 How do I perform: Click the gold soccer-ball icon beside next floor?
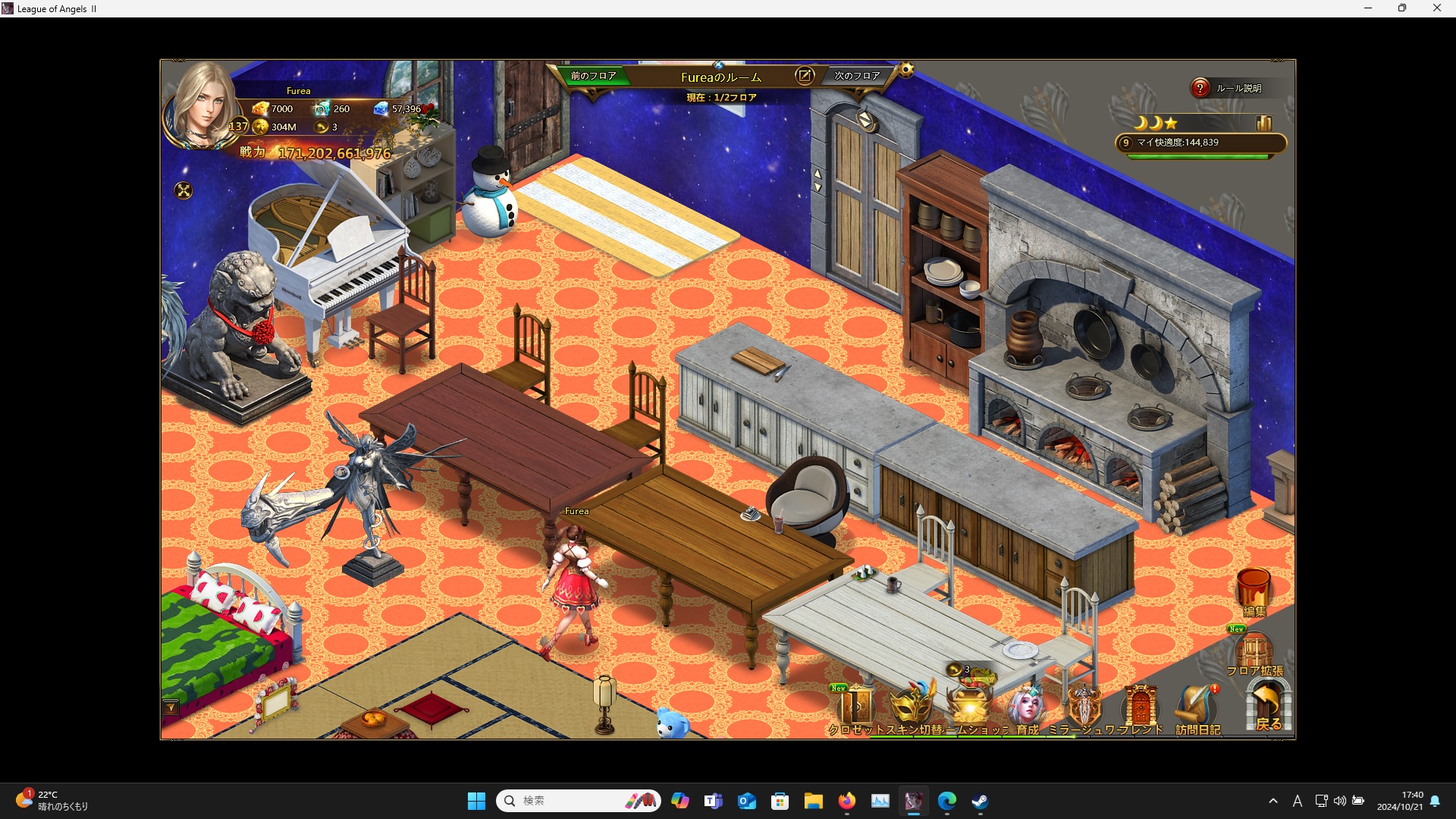[x=906, y=71]
